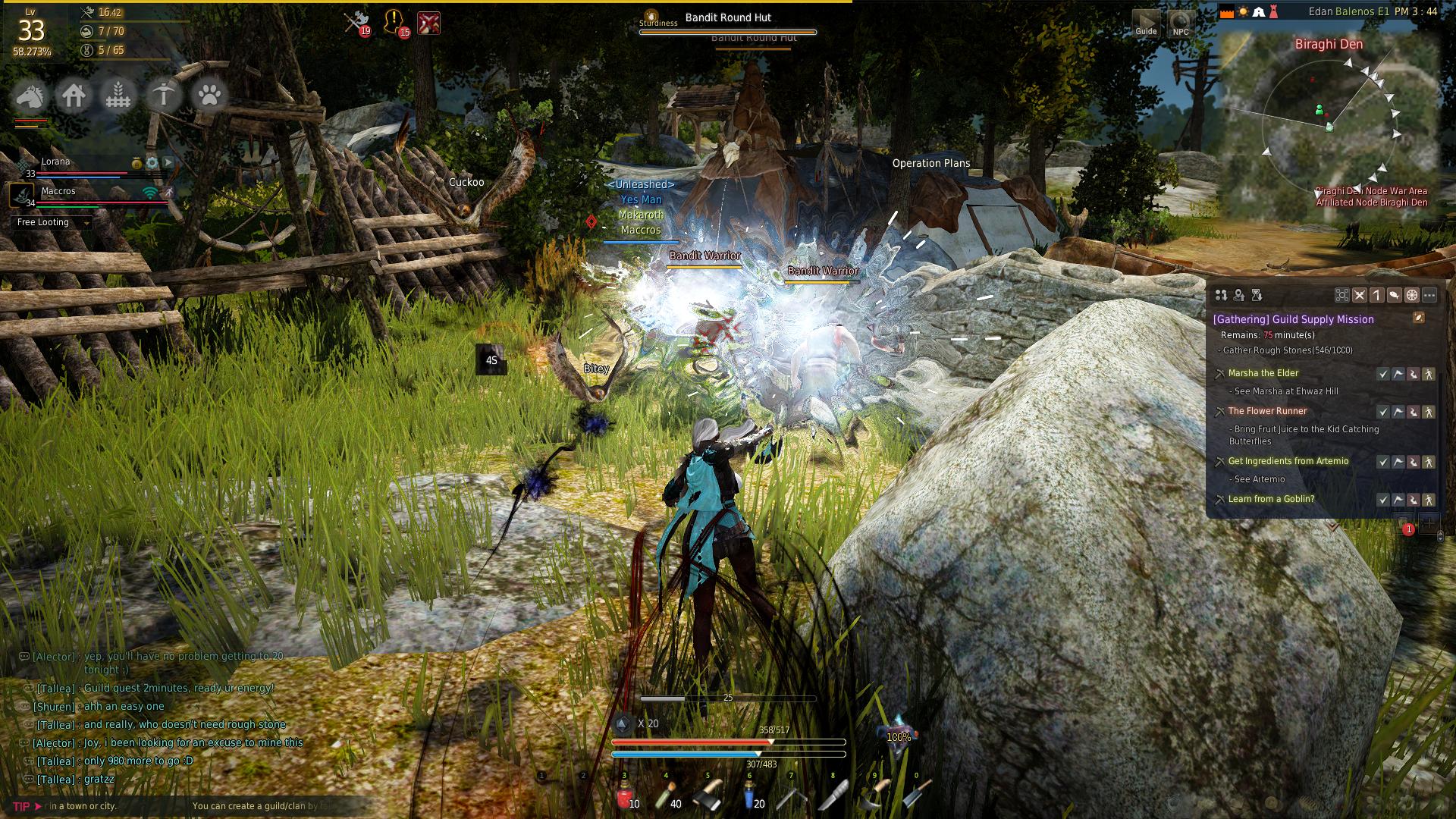Click the hourglass sort icon in quest tracker
Viewport: 1456px width, 819px height.
click(x=1257, y=295)
